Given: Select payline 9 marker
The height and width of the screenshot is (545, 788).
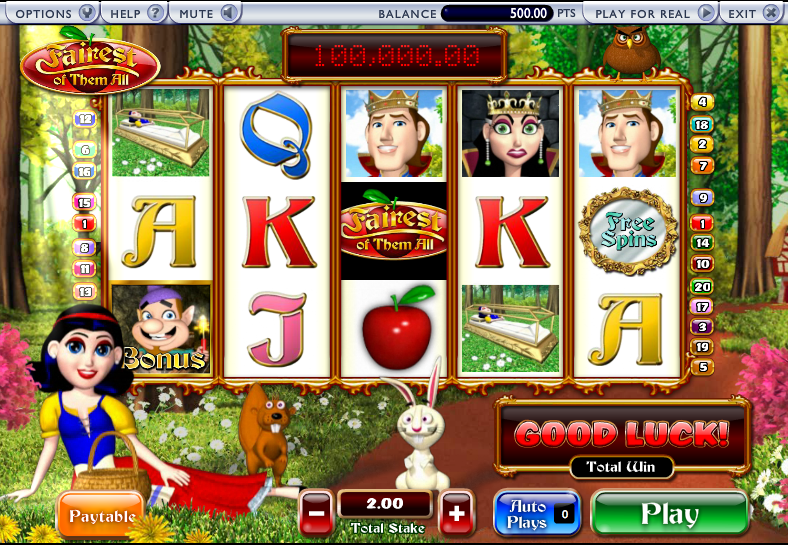Looking at the screenshot, I should pyautogui.click(x=702, y=198).
